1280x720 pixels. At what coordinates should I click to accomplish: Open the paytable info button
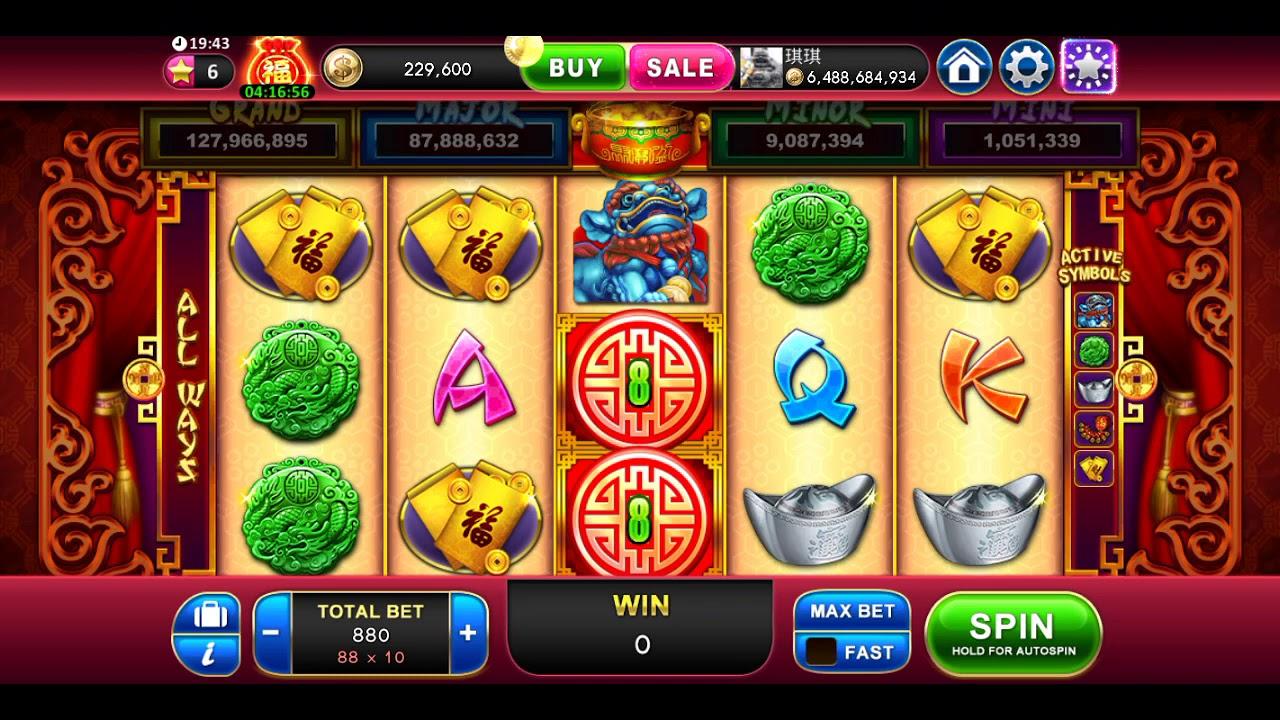[207, 634]
